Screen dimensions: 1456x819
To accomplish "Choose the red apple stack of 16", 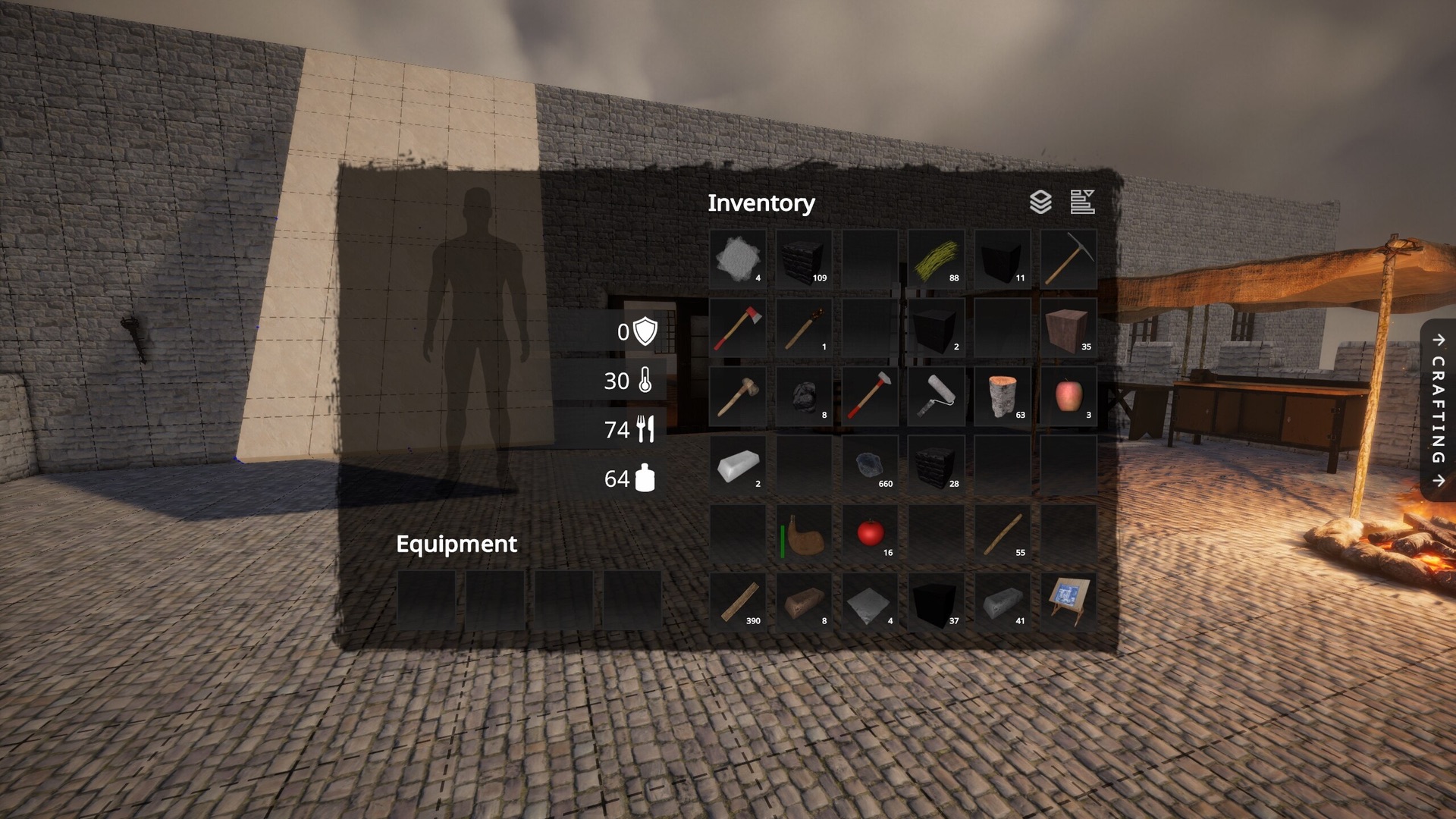I will tap(870, 533).
